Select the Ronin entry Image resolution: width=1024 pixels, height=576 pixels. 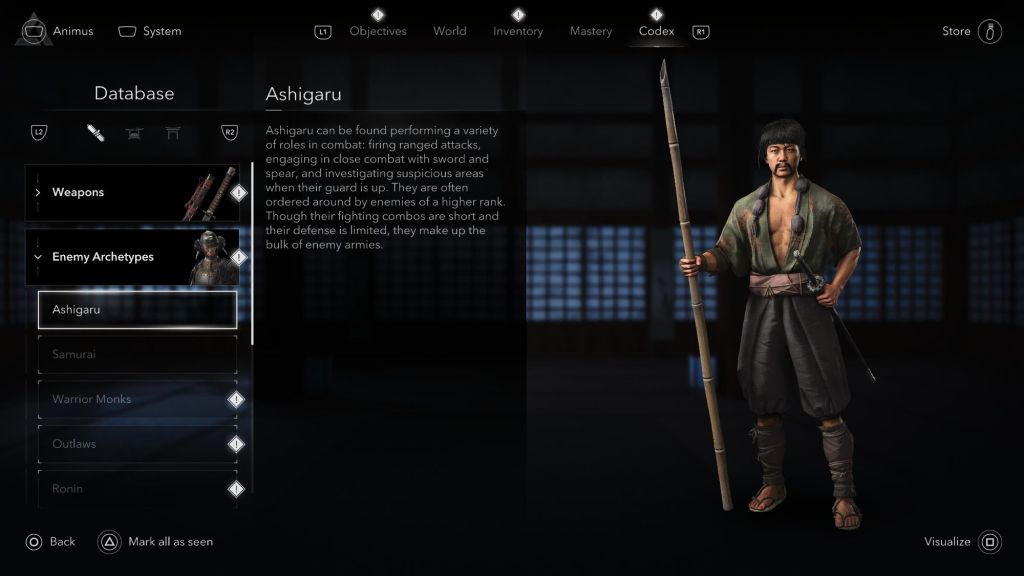coord(137,488)
